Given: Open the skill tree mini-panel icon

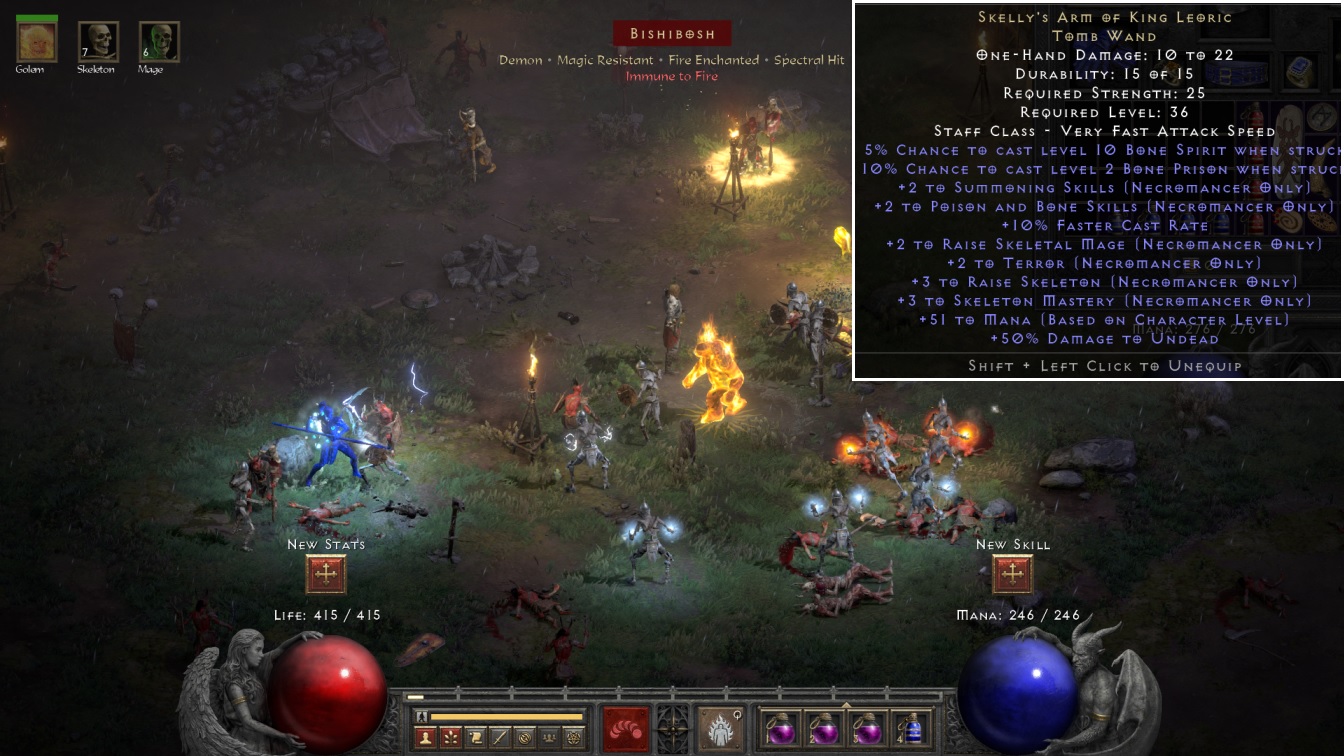Looking at the screenshot, I should [x=452, y=738].
